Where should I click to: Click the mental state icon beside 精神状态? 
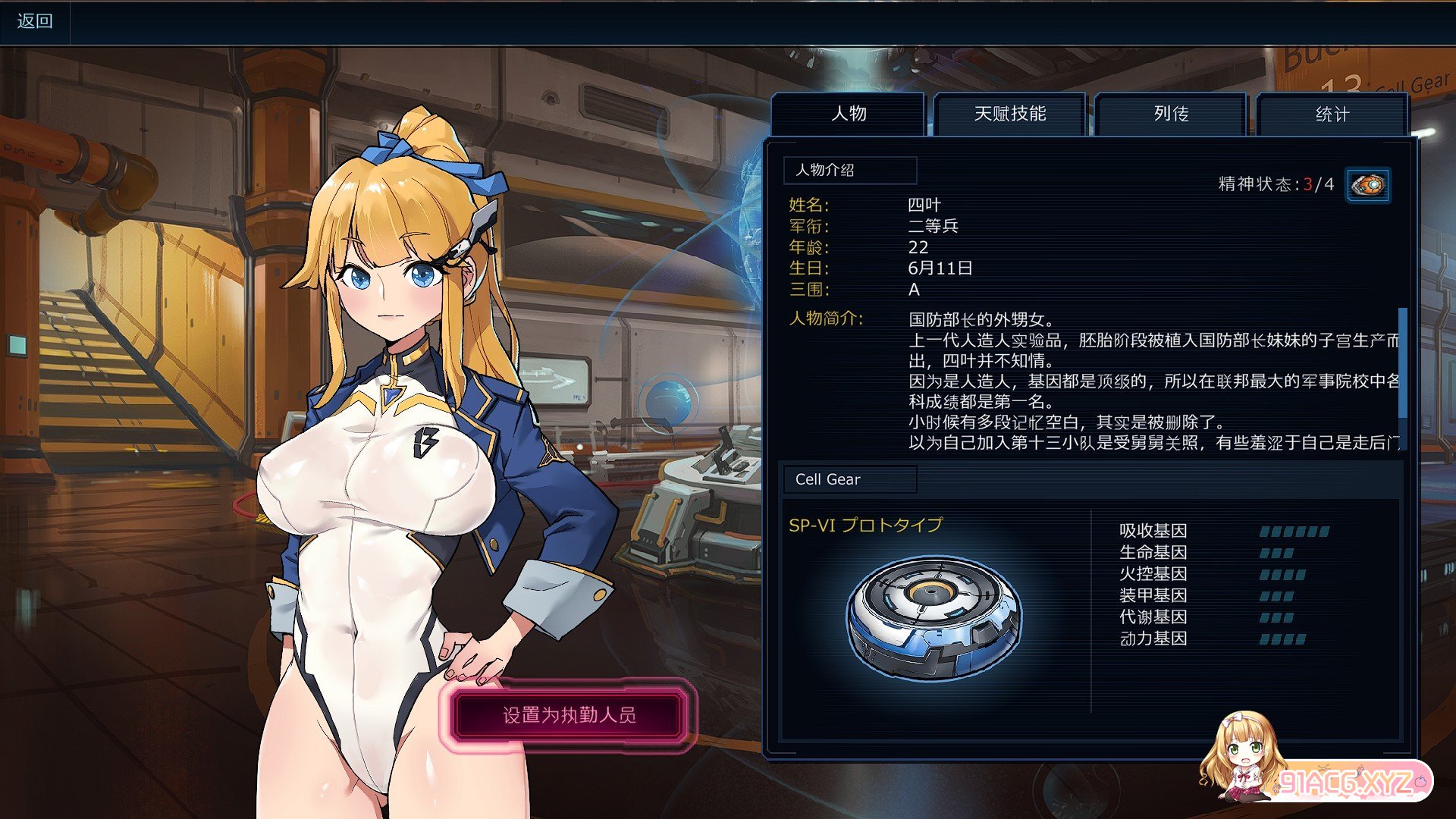[1368, 185]
